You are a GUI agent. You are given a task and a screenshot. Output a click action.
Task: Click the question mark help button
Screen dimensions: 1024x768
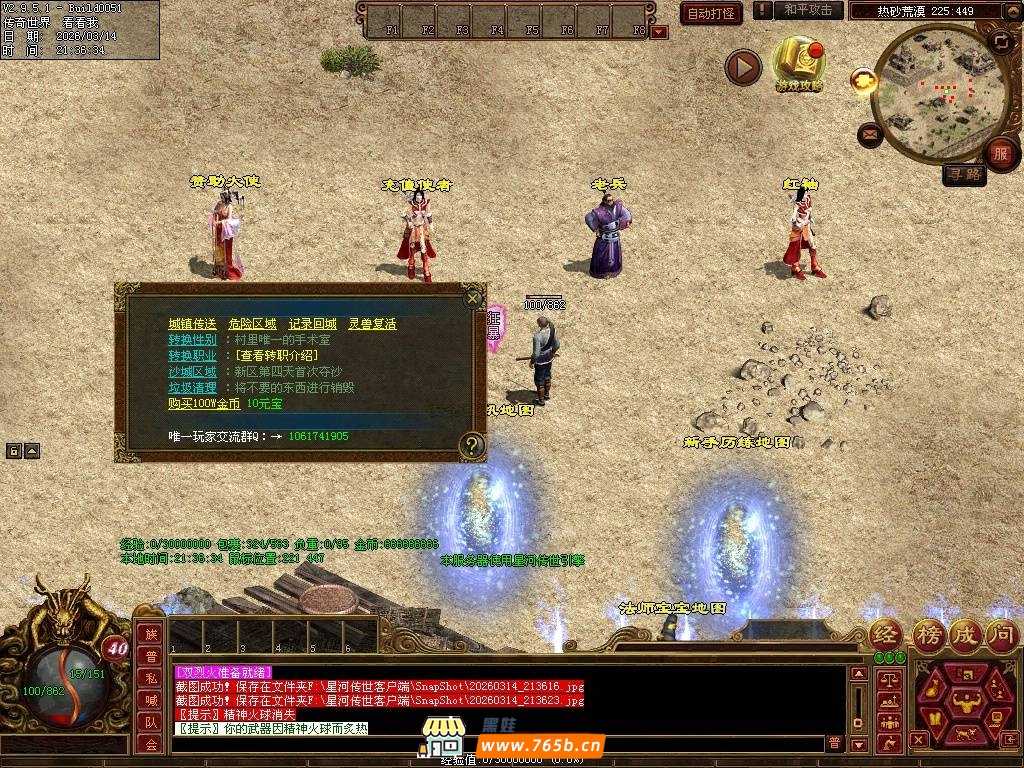472,445
